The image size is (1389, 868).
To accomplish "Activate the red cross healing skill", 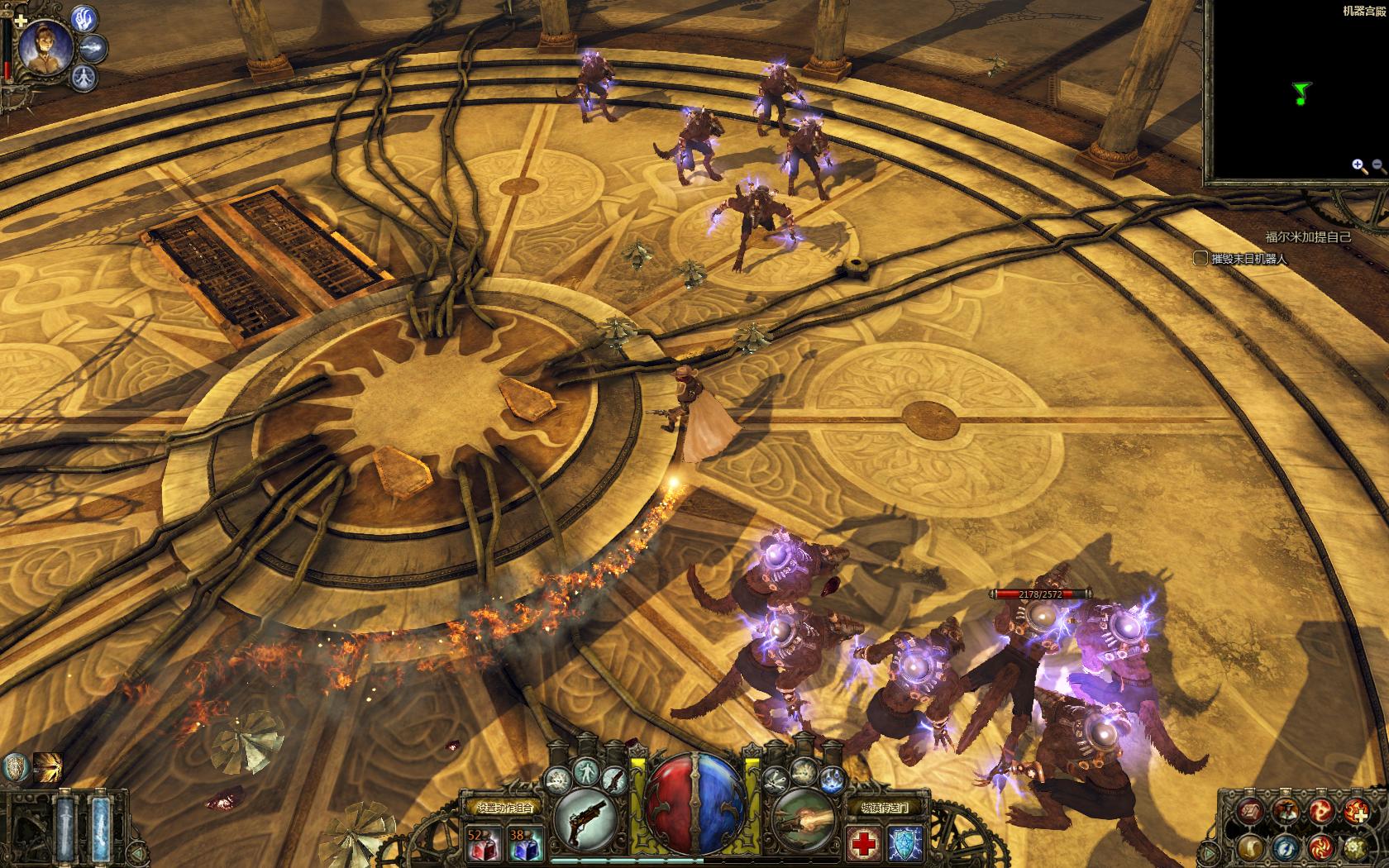I will [x=864, y=842].
